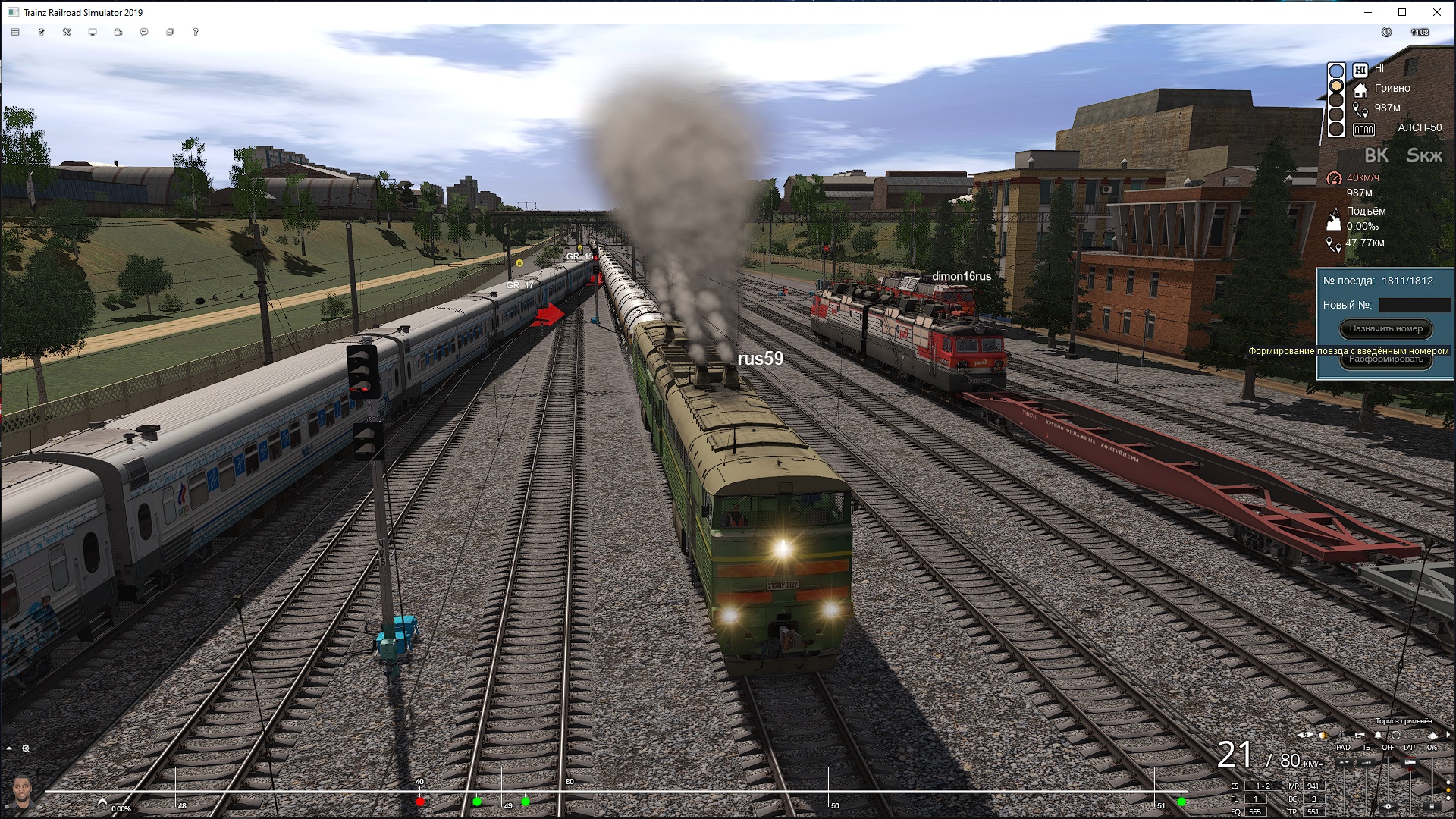Toggle the locomotive headlight icon
1456x819 pixels.
tap(1323, 735)
